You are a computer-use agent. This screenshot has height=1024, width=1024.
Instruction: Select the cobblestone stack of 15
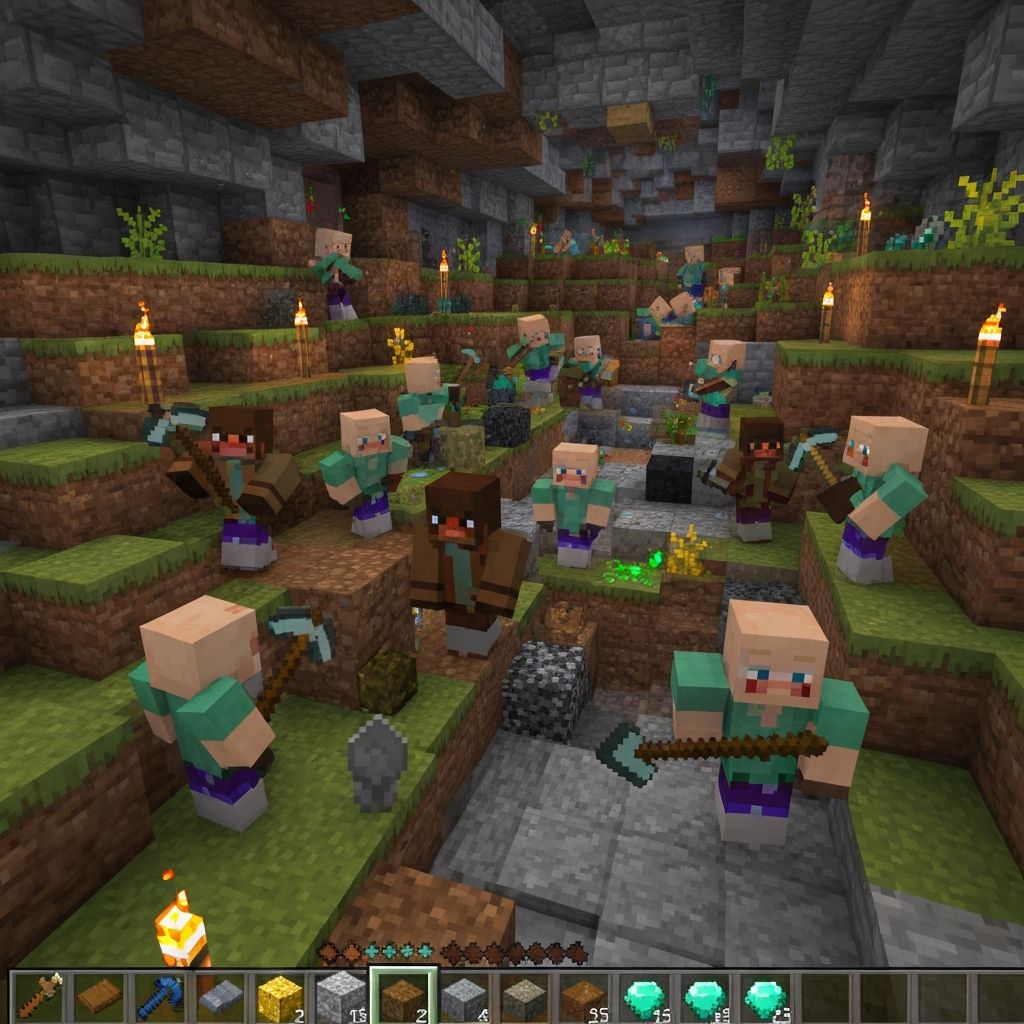[341, 996]
